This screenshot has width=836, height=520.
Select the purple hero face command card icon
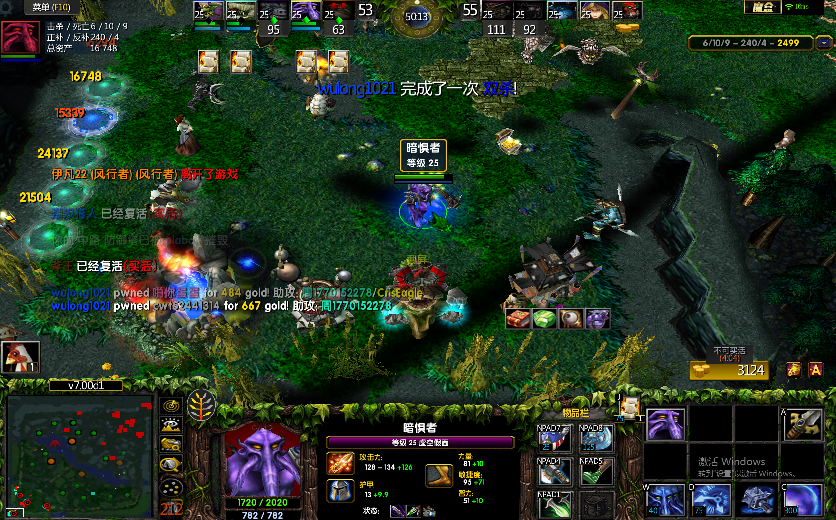[x=663, y=424]
